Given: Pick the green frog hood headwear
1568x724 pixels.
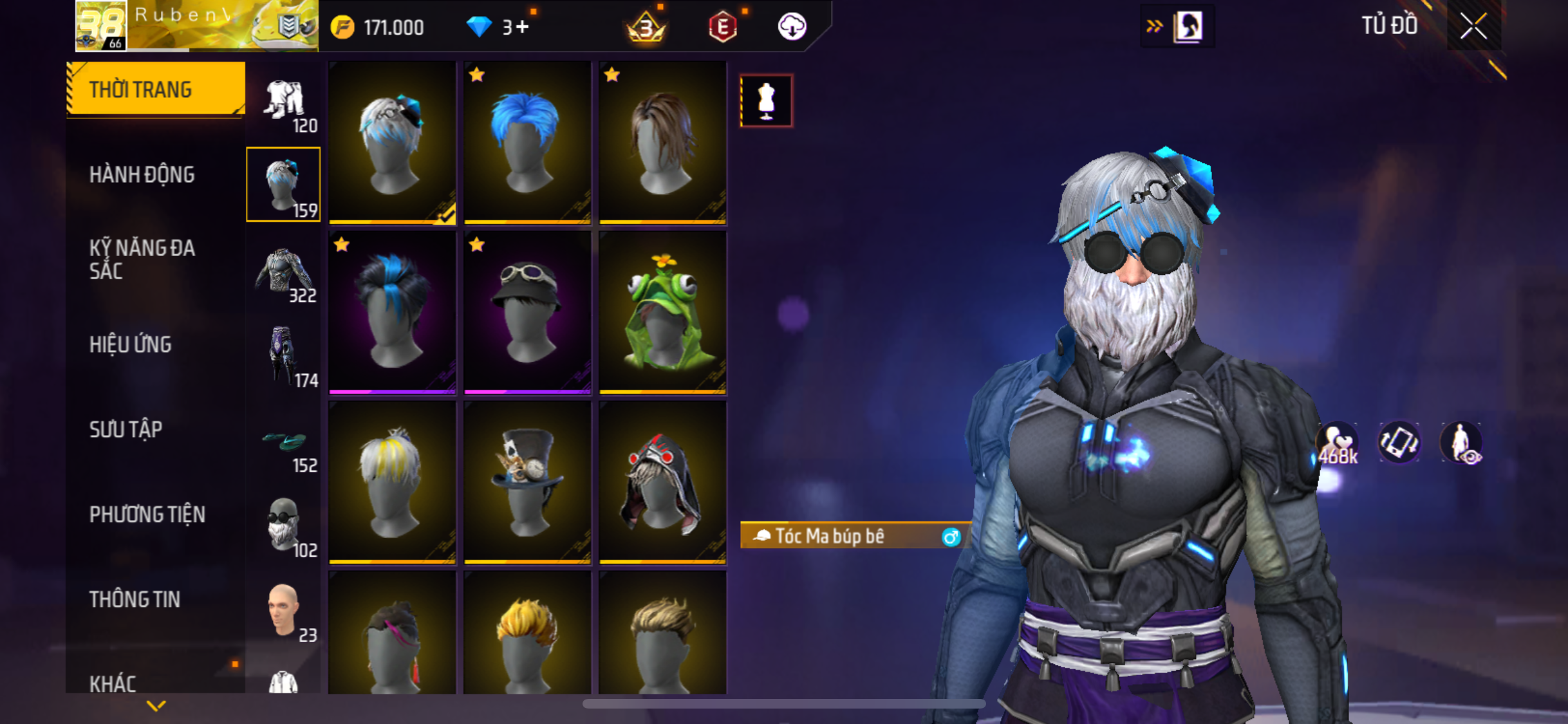Looking at the screenshot, I should tap(662, 312).
